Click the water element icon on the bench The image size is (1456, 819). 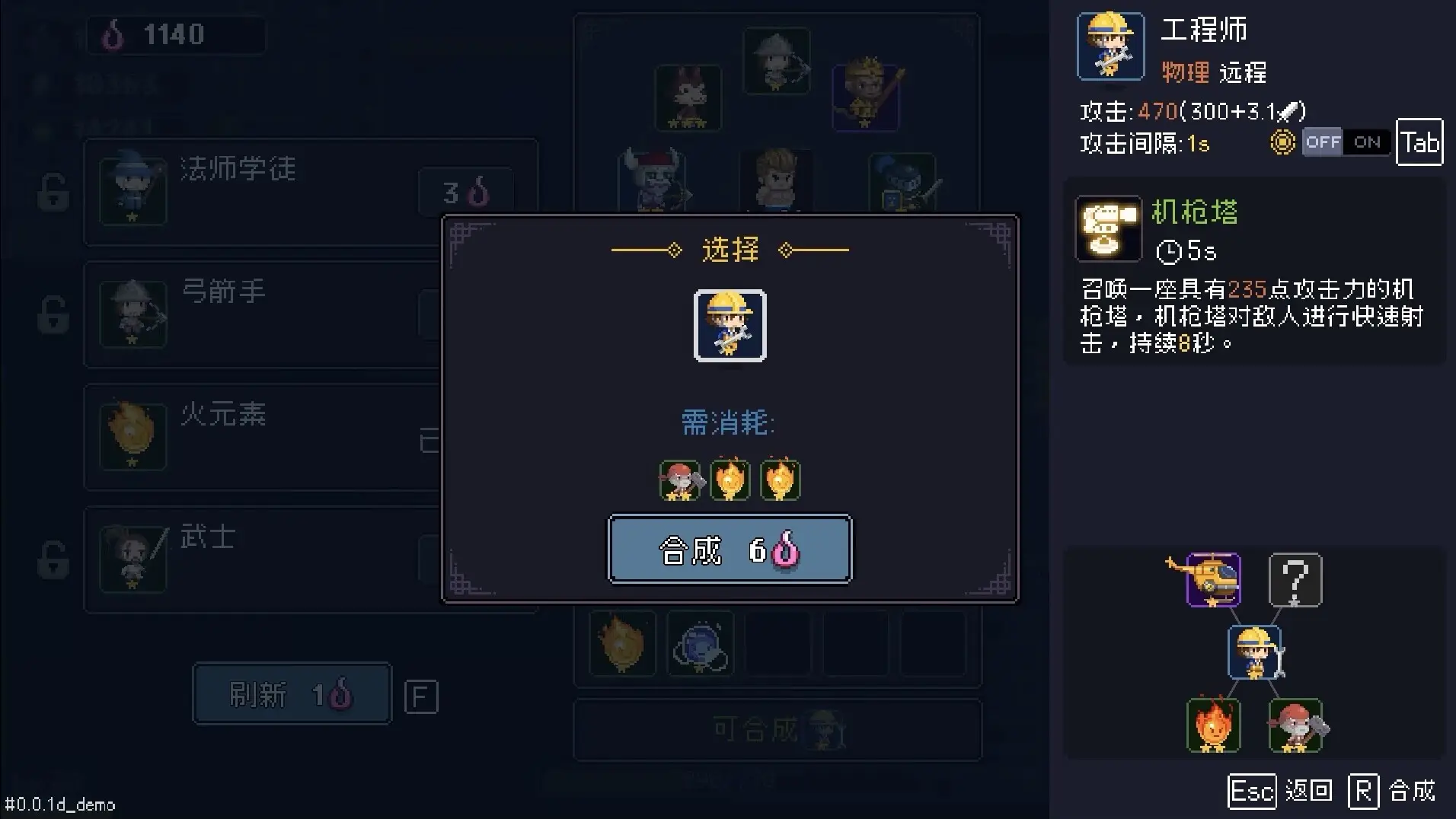(x=701, y=644)
